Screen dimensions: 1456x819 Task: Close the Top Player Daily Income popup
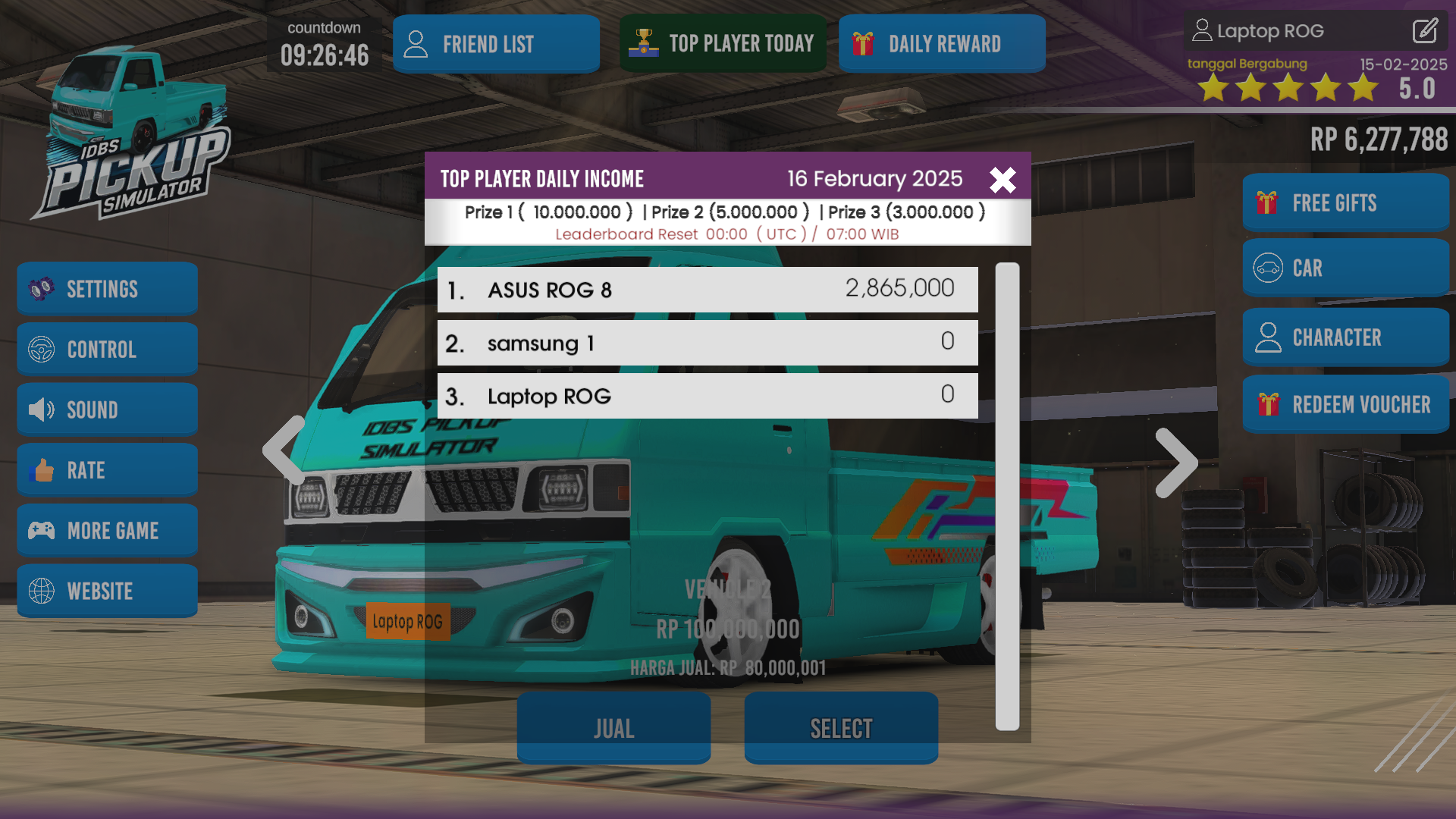pyautogui.click(x=1003, y=180)
